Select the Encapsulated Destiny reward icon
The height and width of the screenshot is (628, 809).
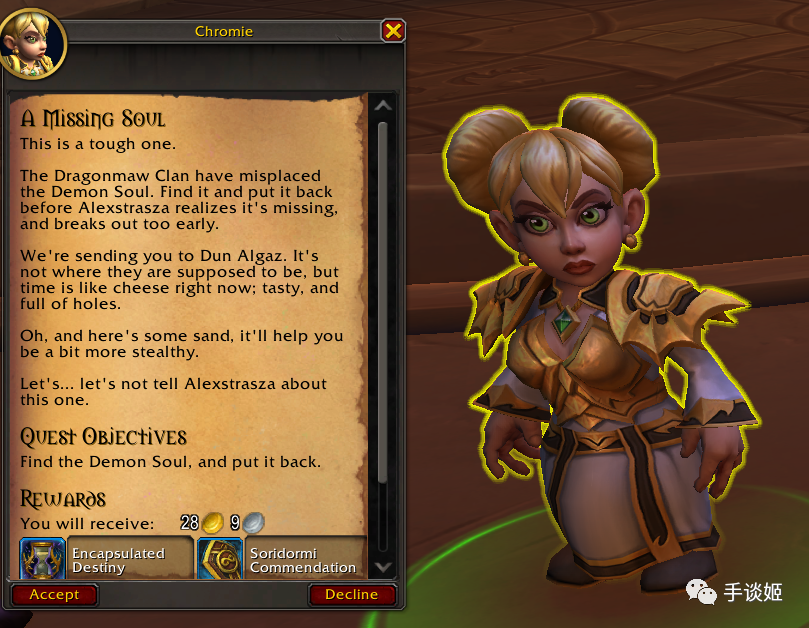tap(42, 559)
